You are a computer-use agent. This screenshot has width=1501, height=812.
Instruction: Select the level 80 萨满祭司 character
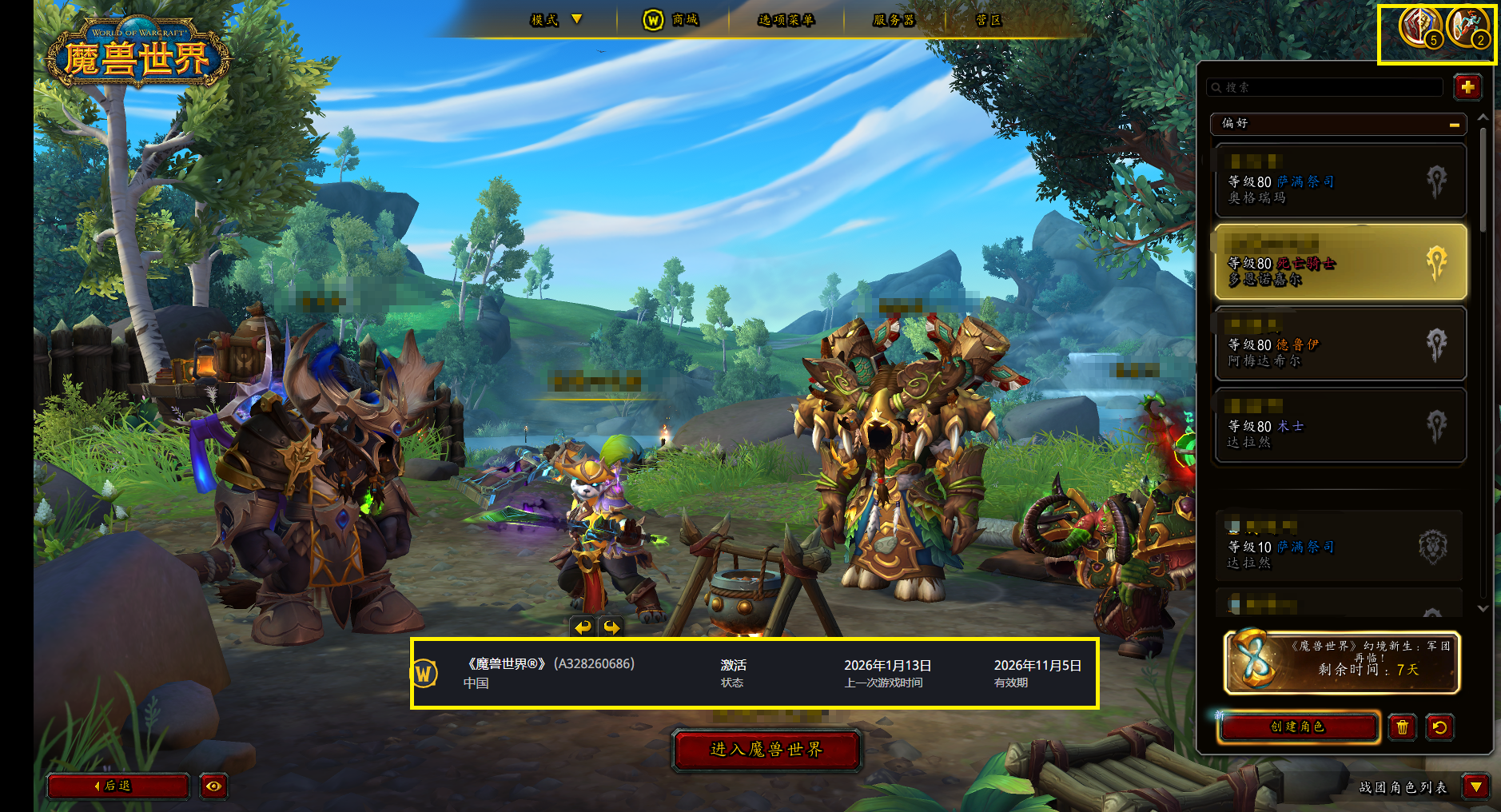point(1340,181)
